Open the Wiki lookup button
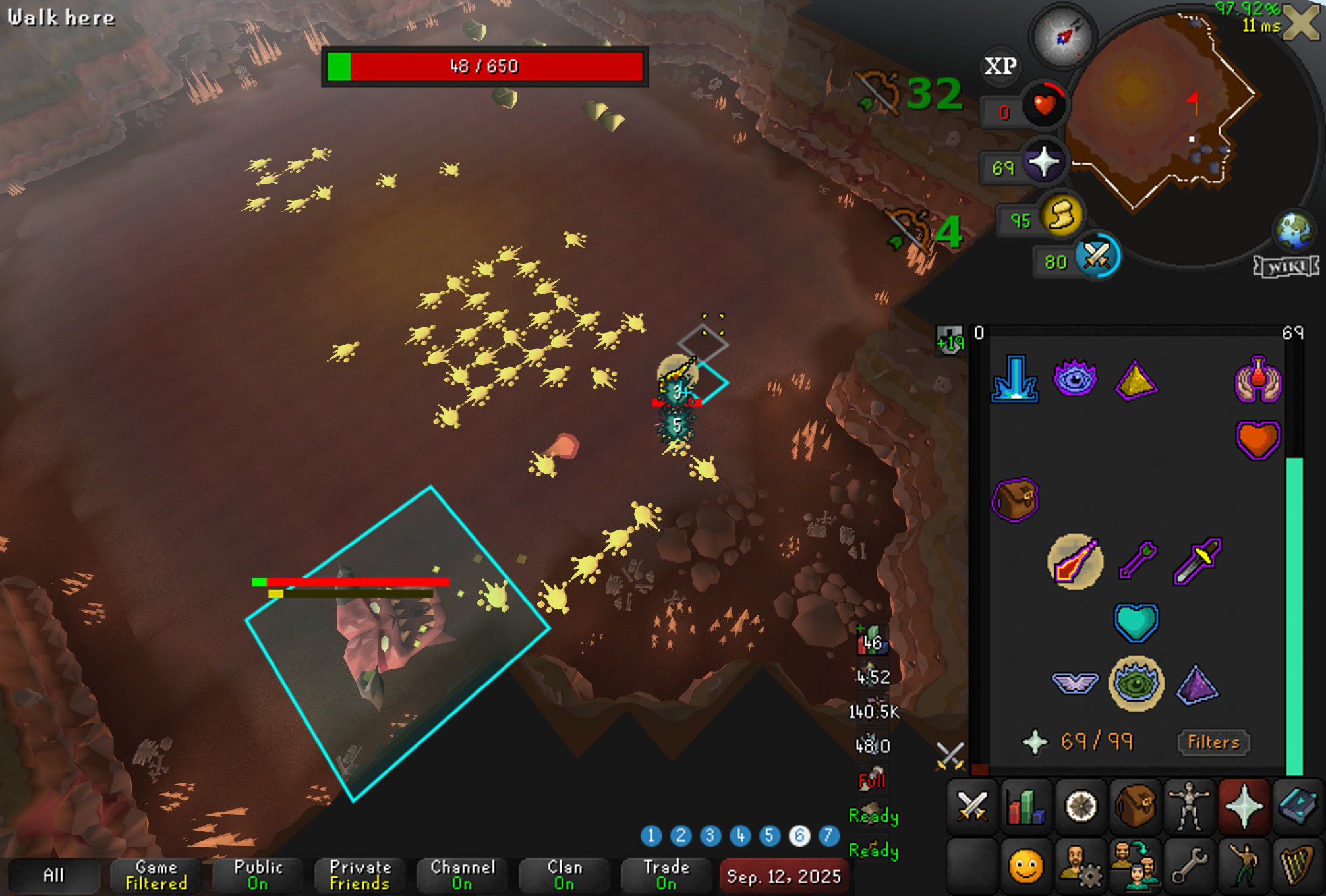Image resolution: width=1326 pixels, height=896 pixels. [1286, 267]
